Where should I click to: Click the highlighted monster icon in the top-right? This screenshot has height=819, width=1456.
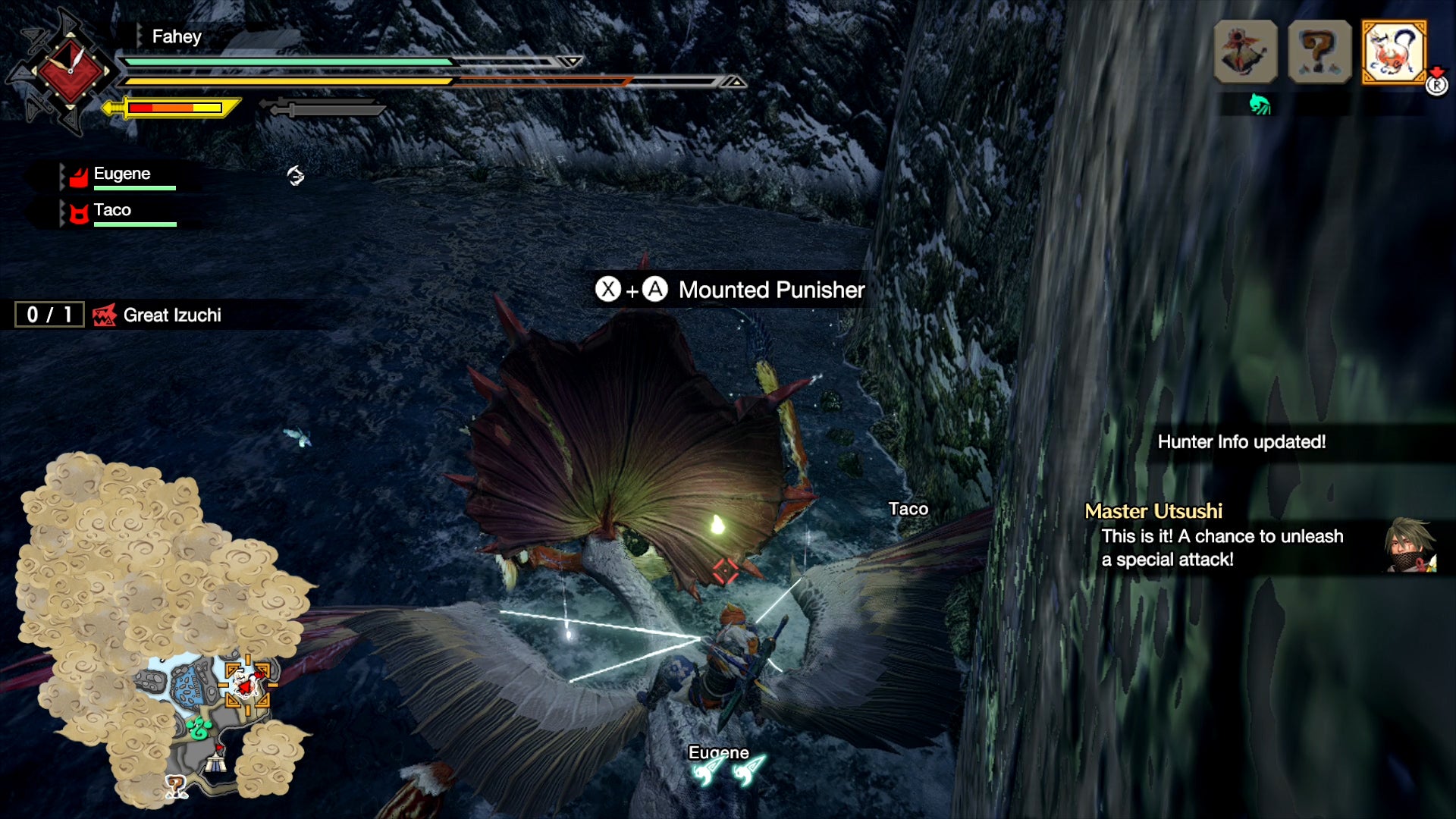(1394, 52)
